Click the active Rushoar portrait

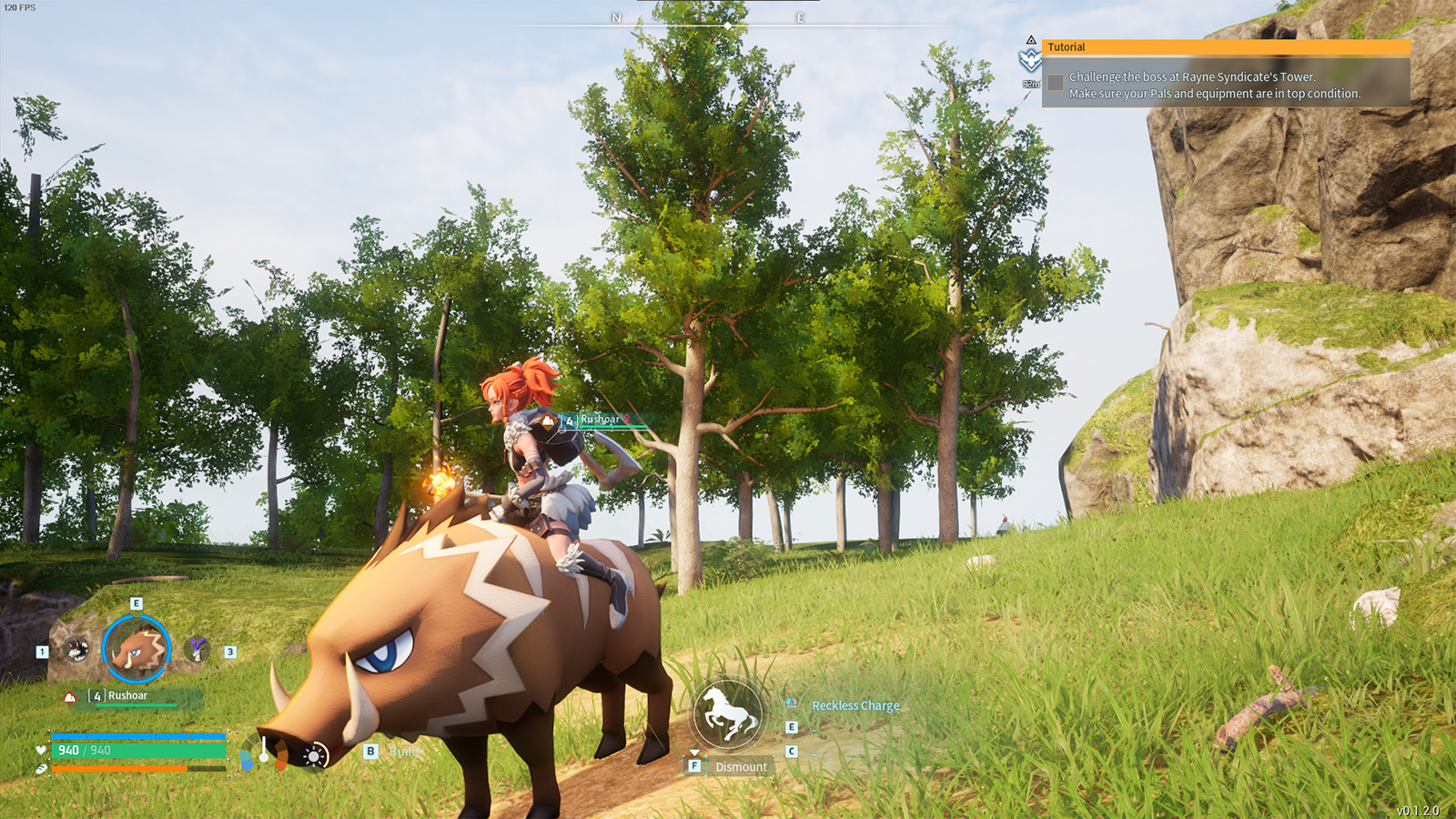click(135, 648)
